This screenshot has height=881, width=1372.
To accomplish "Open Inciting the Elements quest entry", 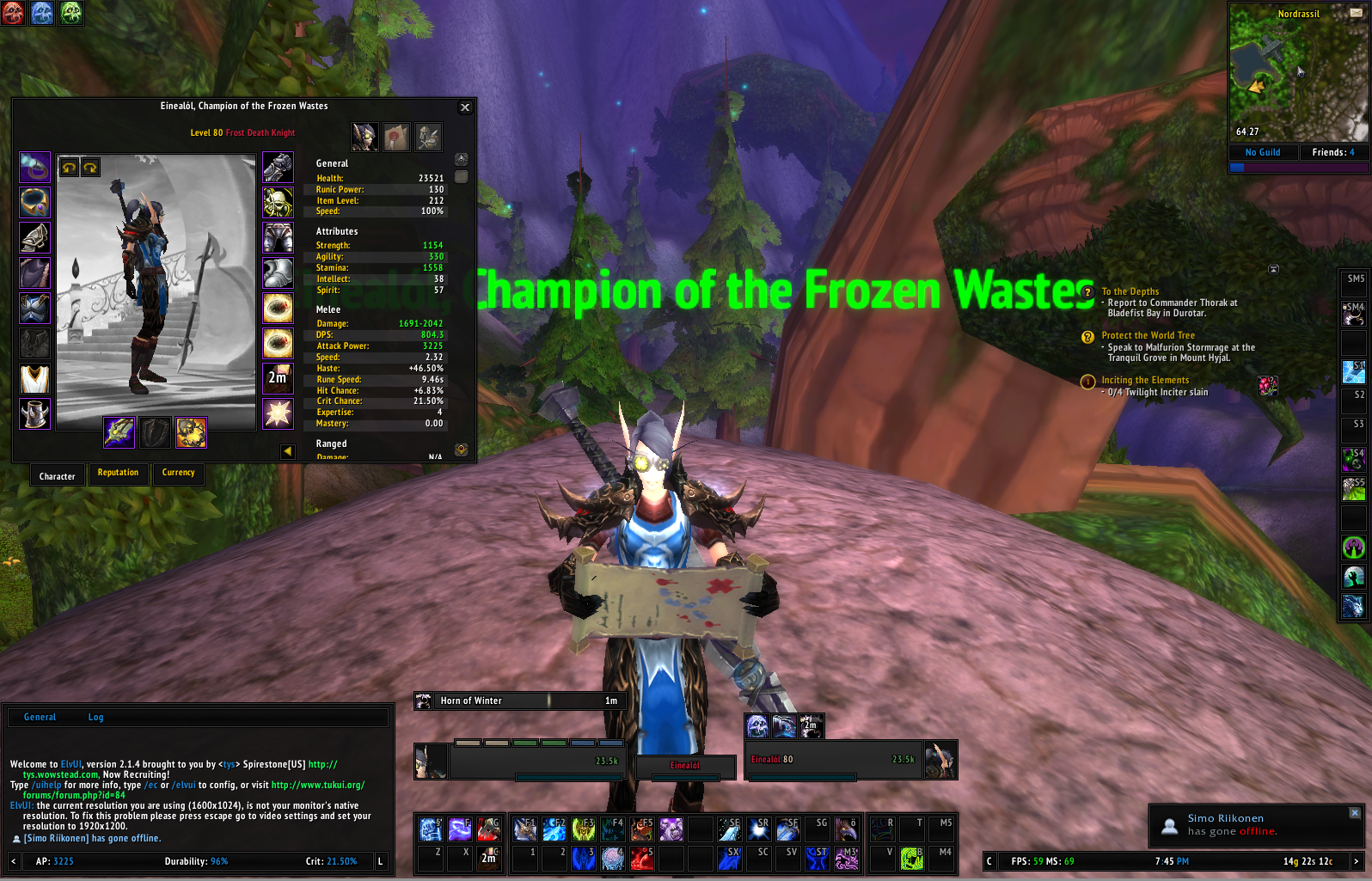I will click(1145, 380).
